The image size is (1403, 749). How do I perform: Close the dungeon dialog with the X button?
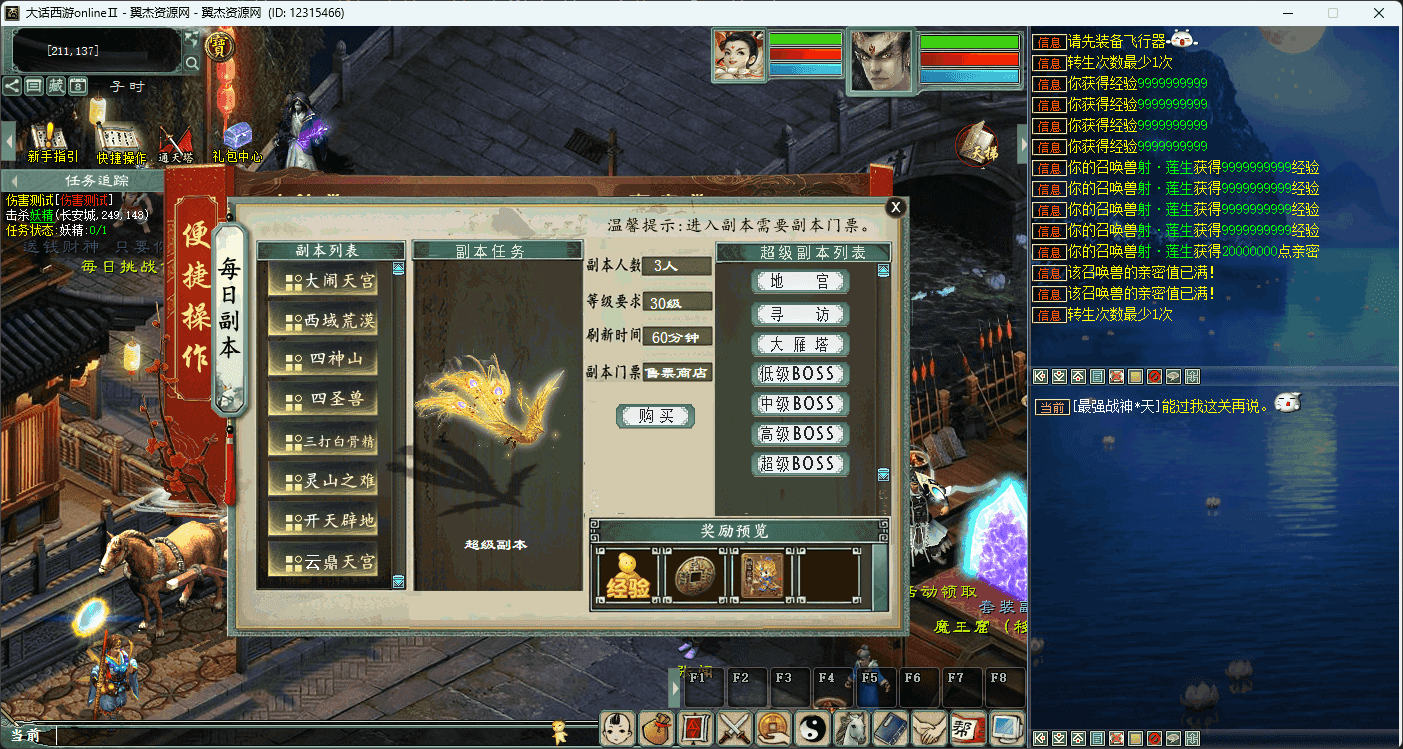tap(895, 207)
